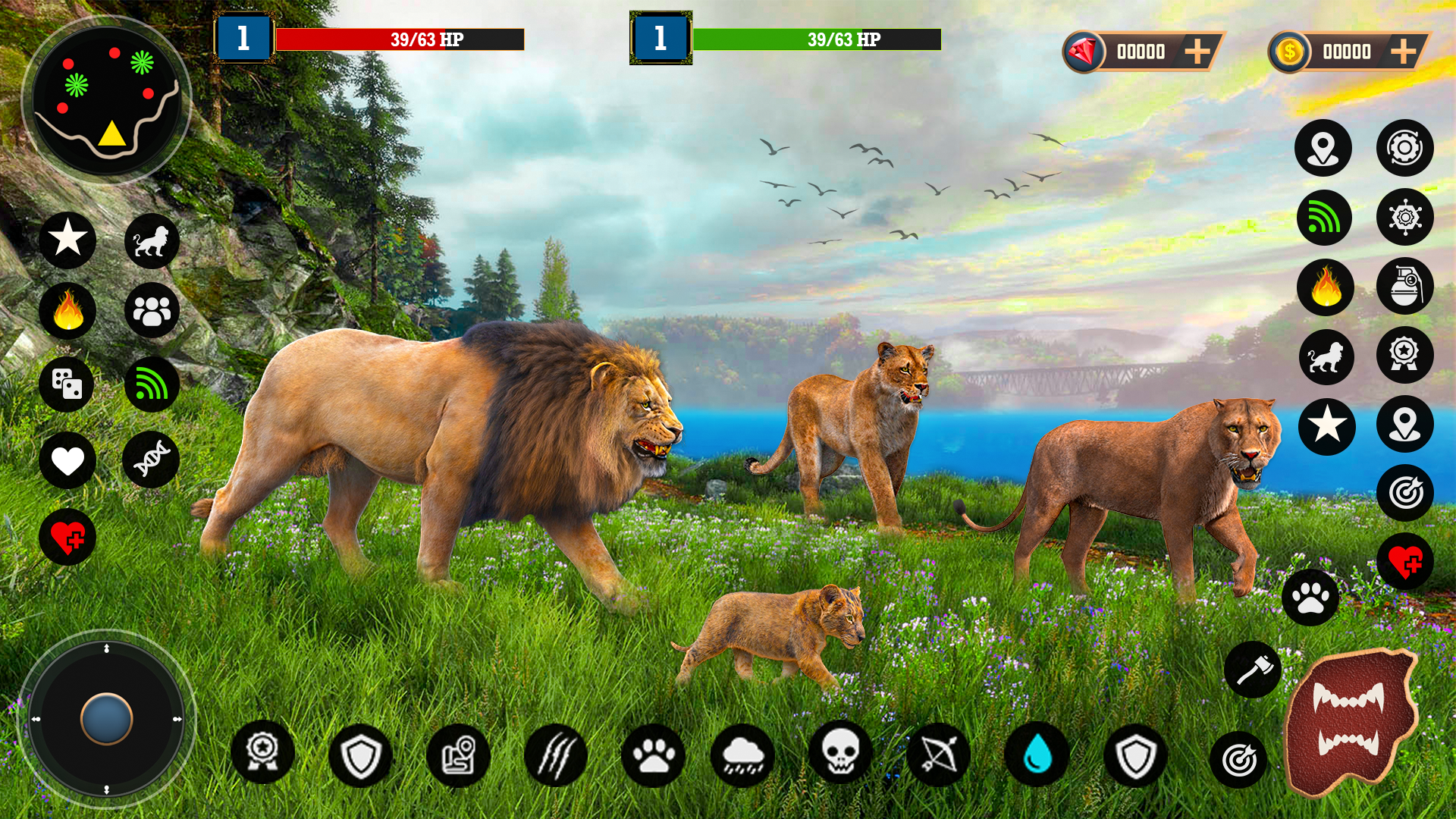Open the circular minimap
Image resolution: width=1456 pixels, height=819 pixels.
click(x=107, y=99)
